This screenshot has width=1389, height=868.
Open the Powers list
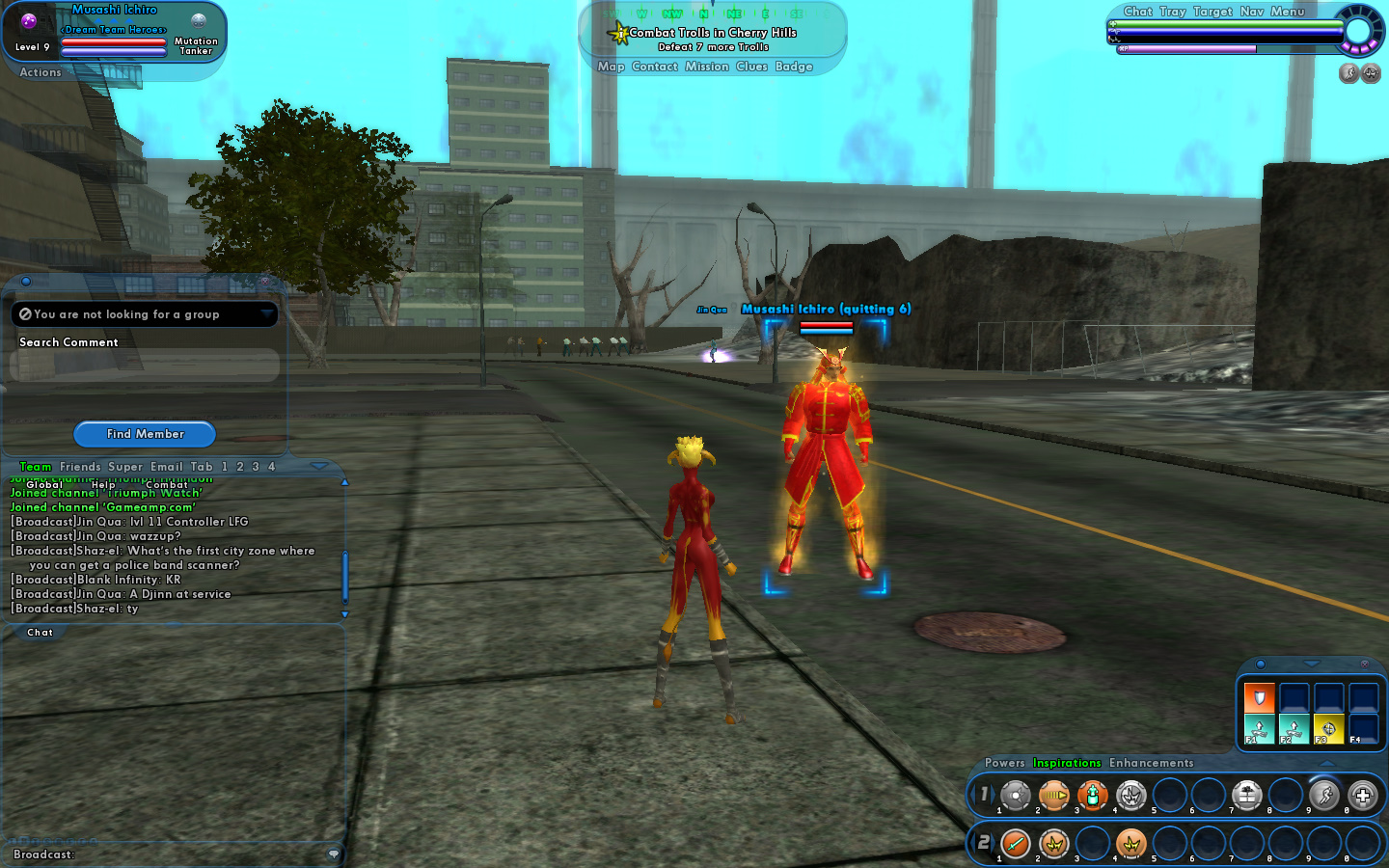(1004, 763)
